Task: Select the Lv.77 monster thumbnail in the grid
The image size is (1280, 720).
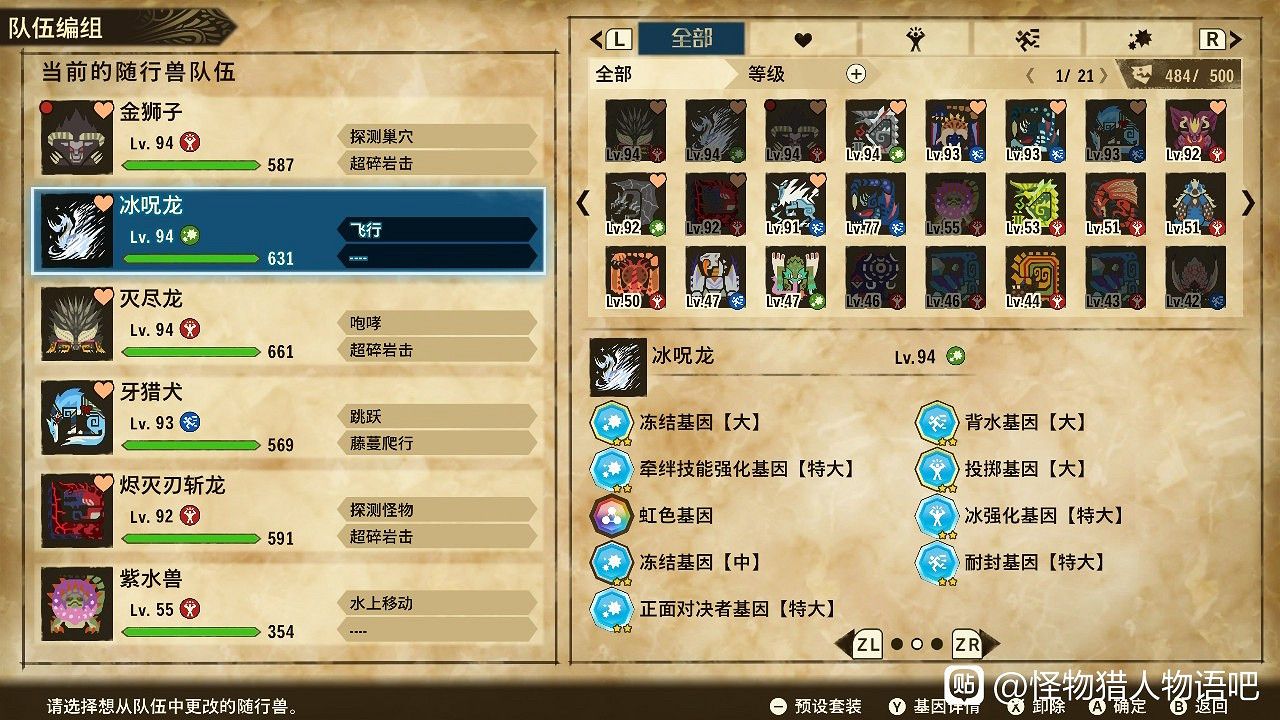Action: pyautogui.click(x=875, y=205)
